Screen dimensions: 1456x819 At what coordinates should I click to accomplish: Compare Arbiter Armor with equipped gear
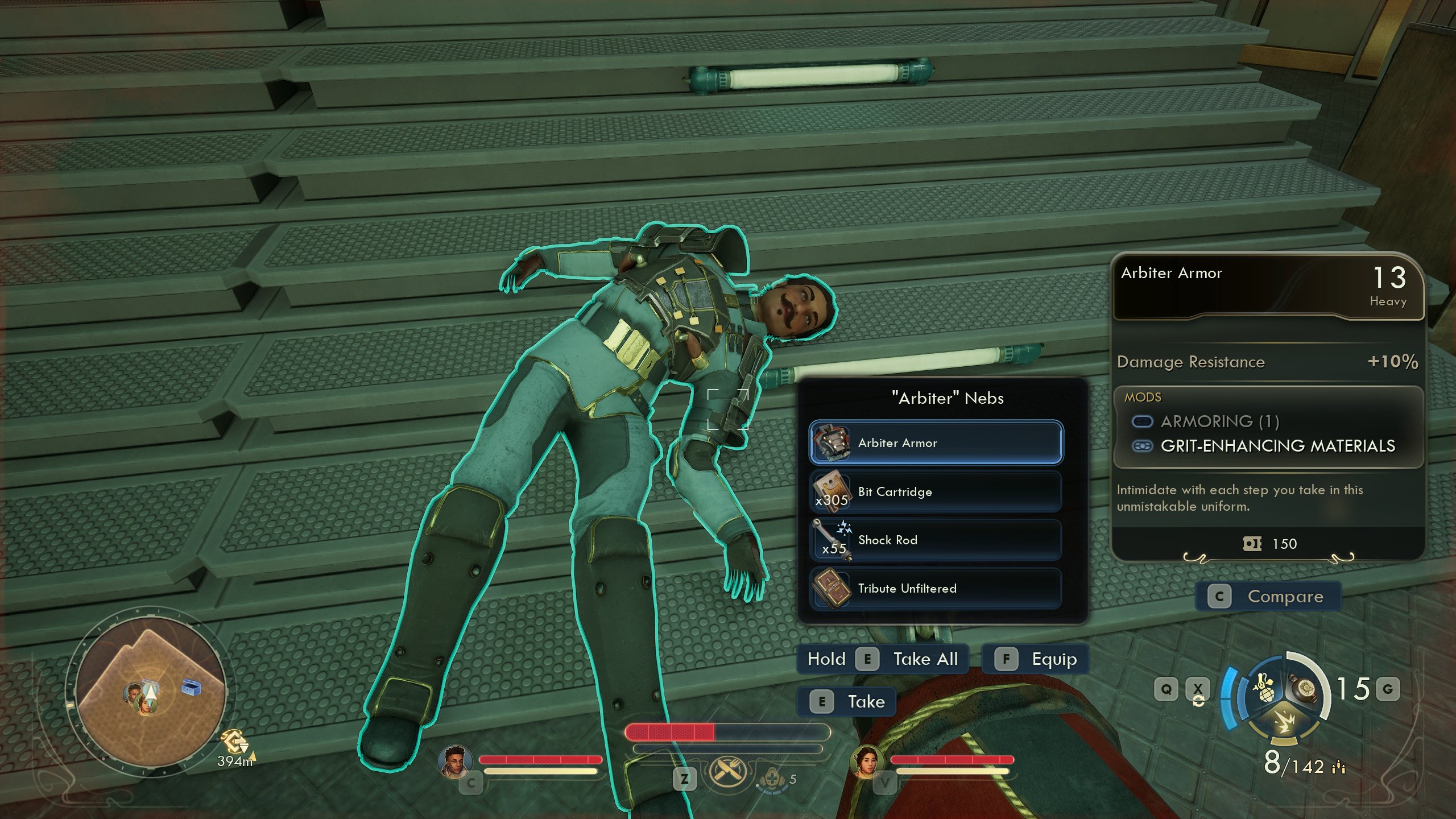pyautogui.click(x=1269, y=596)
